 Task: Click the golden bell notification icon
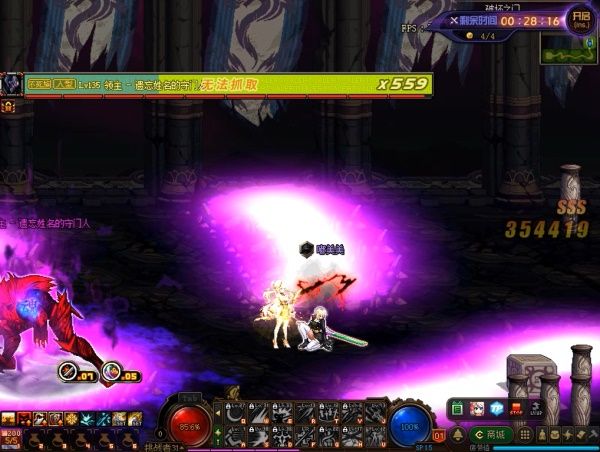tap(457, 434)
